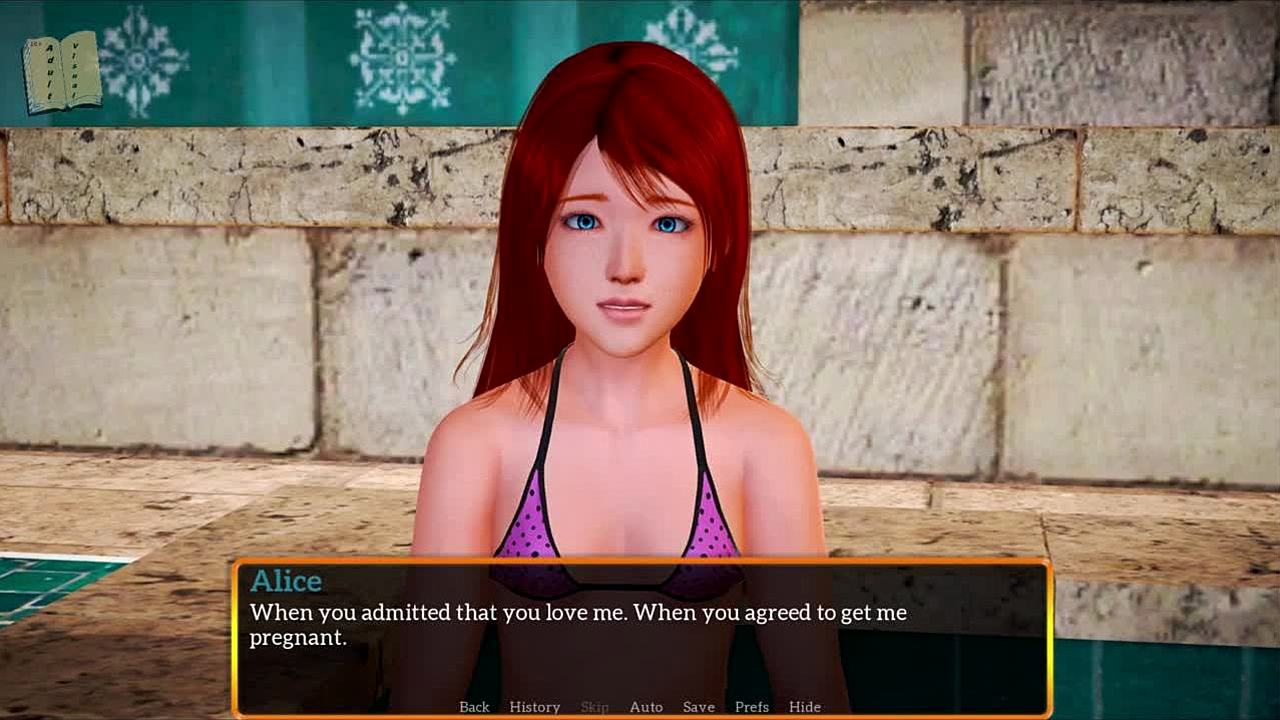Image resolution: width=1280 pixels, height=720 pixels.
Task: Open the Save game screen
Action: 698,707
